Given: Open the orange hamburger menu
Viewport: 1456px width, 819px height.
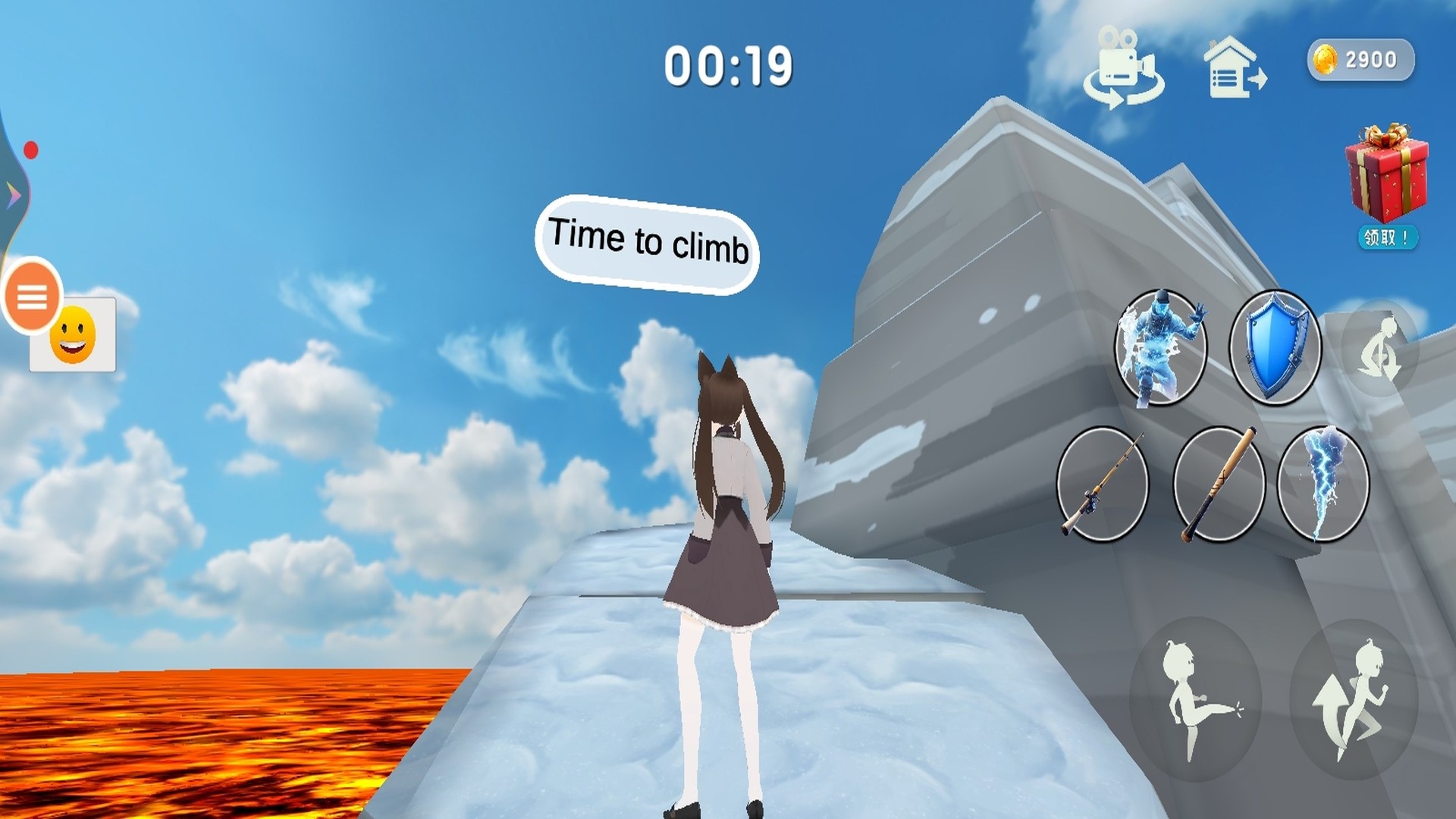Looking at the screenshot, I should click(x=32, y=297).
